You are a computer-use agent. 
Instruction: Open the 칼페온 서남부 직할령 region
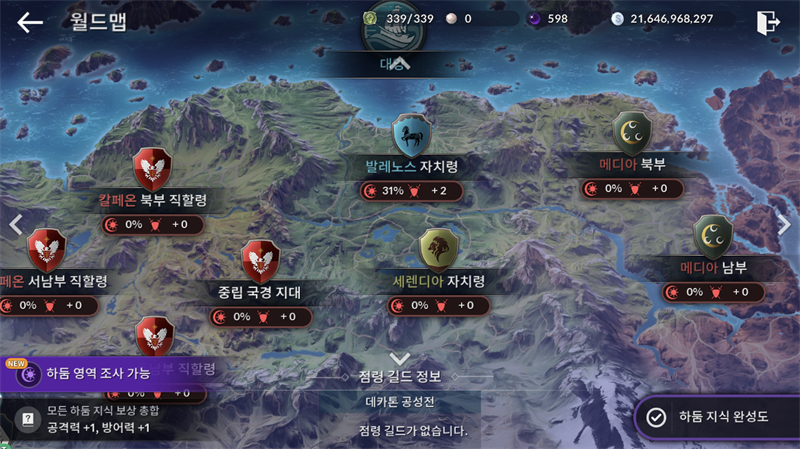(46, 249)
